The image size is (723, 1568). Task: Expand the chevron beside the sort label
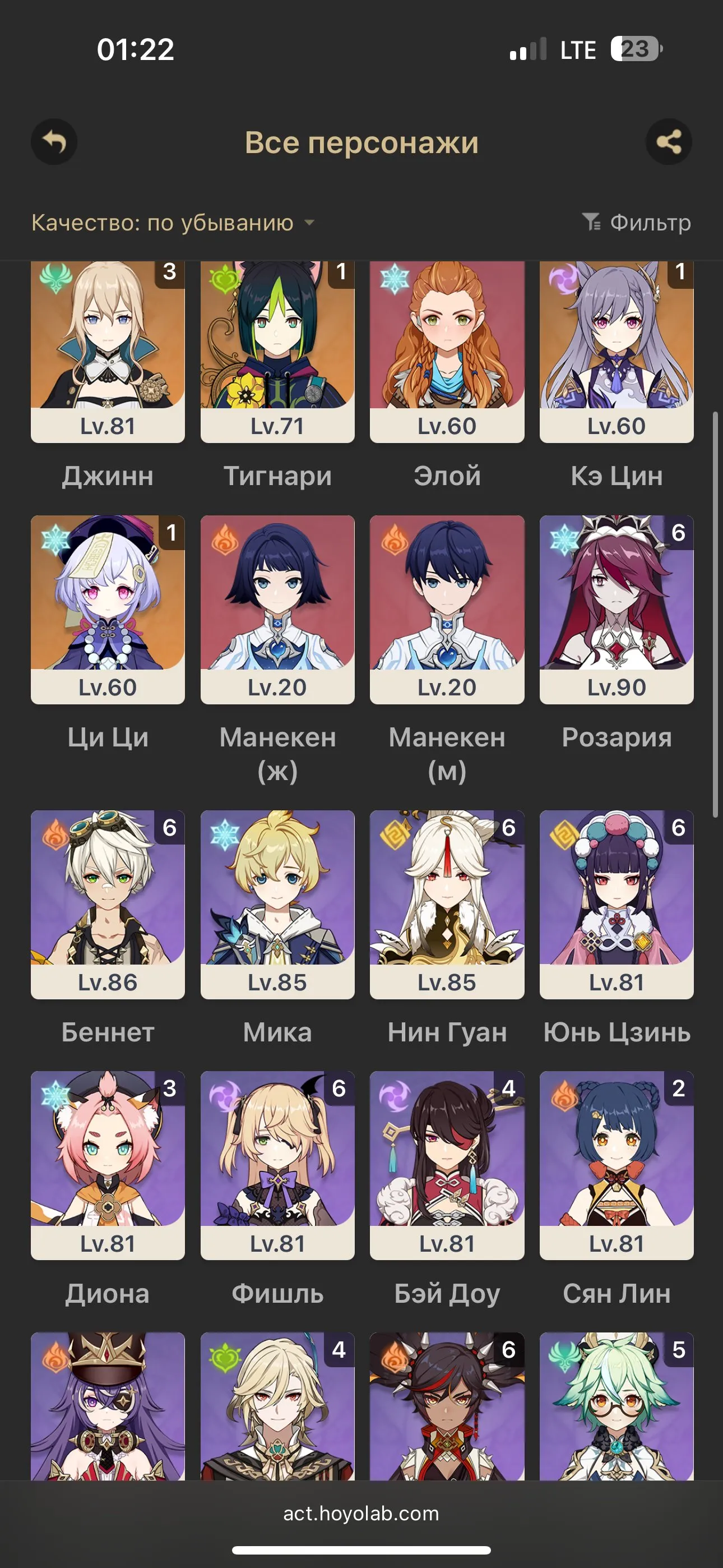310,224
